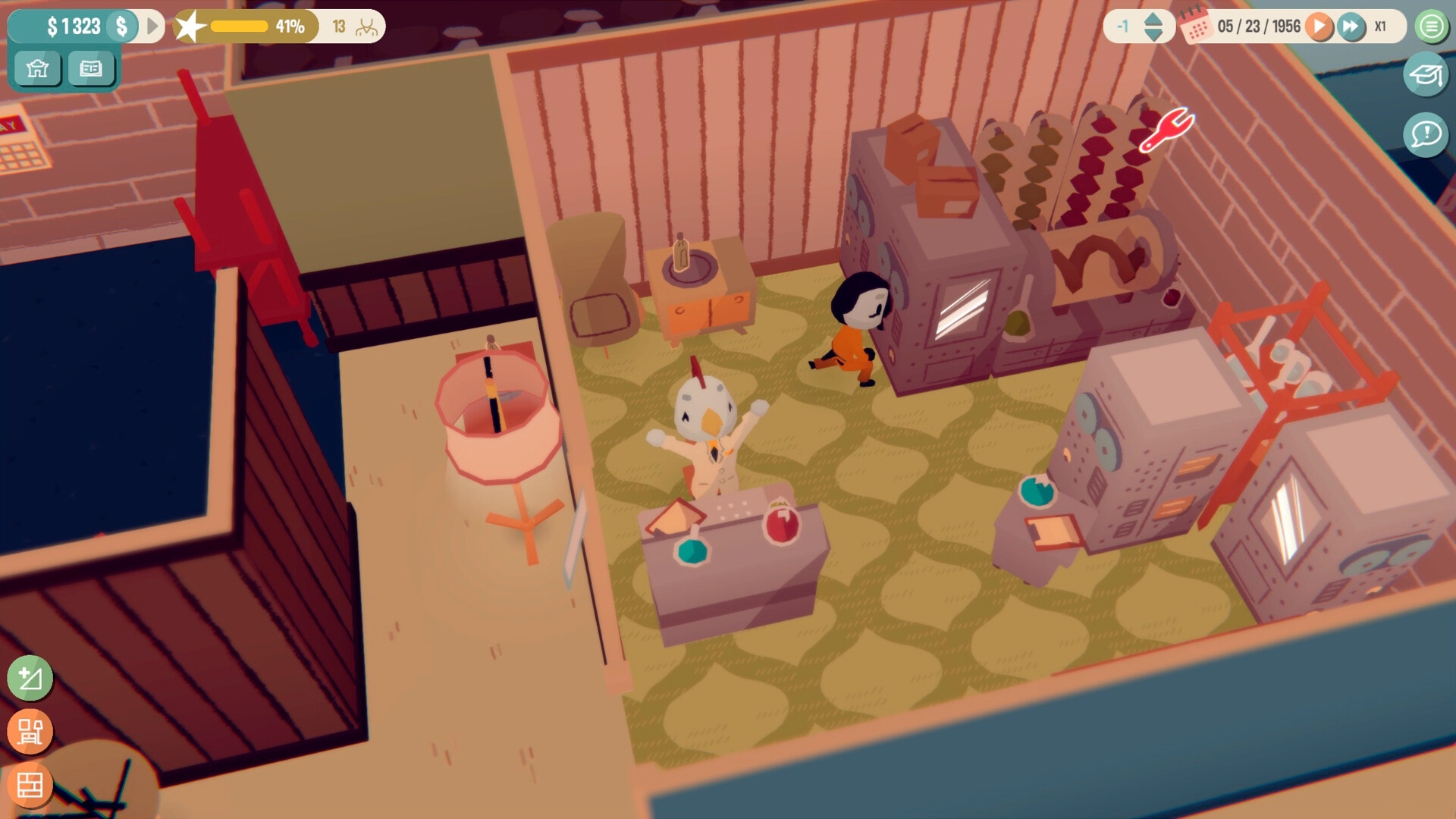Toggle the dollar currency display

(120, 26)
